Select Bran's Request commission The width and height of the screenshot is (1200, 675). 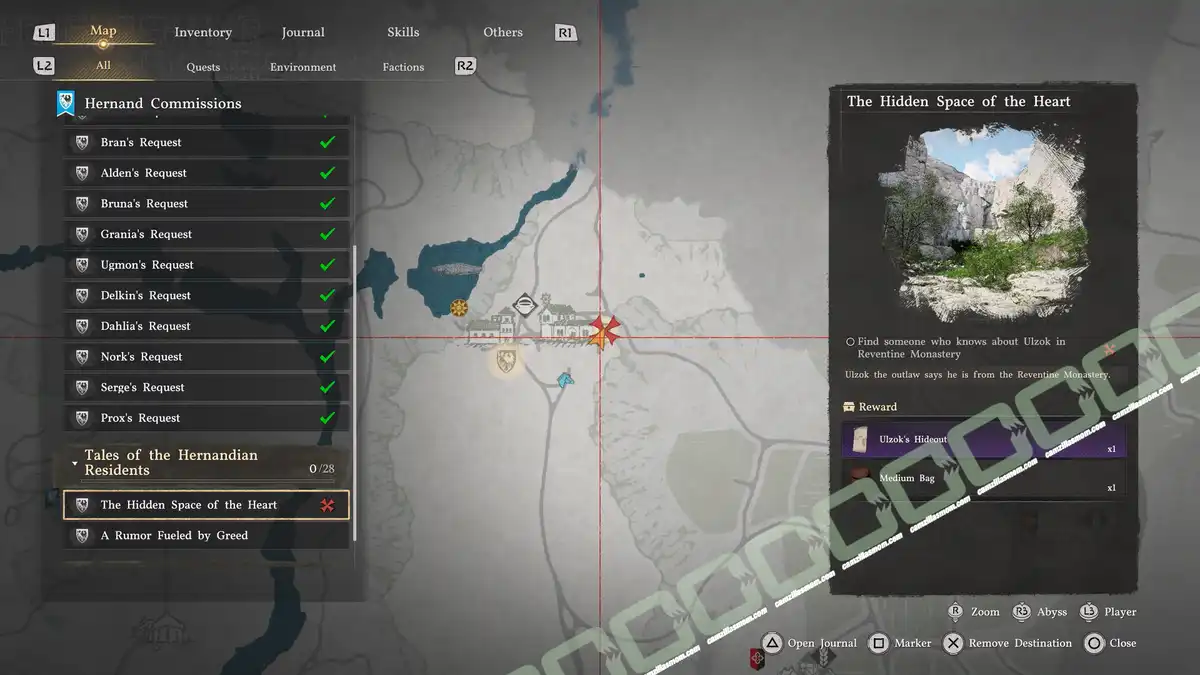[207, 143]
